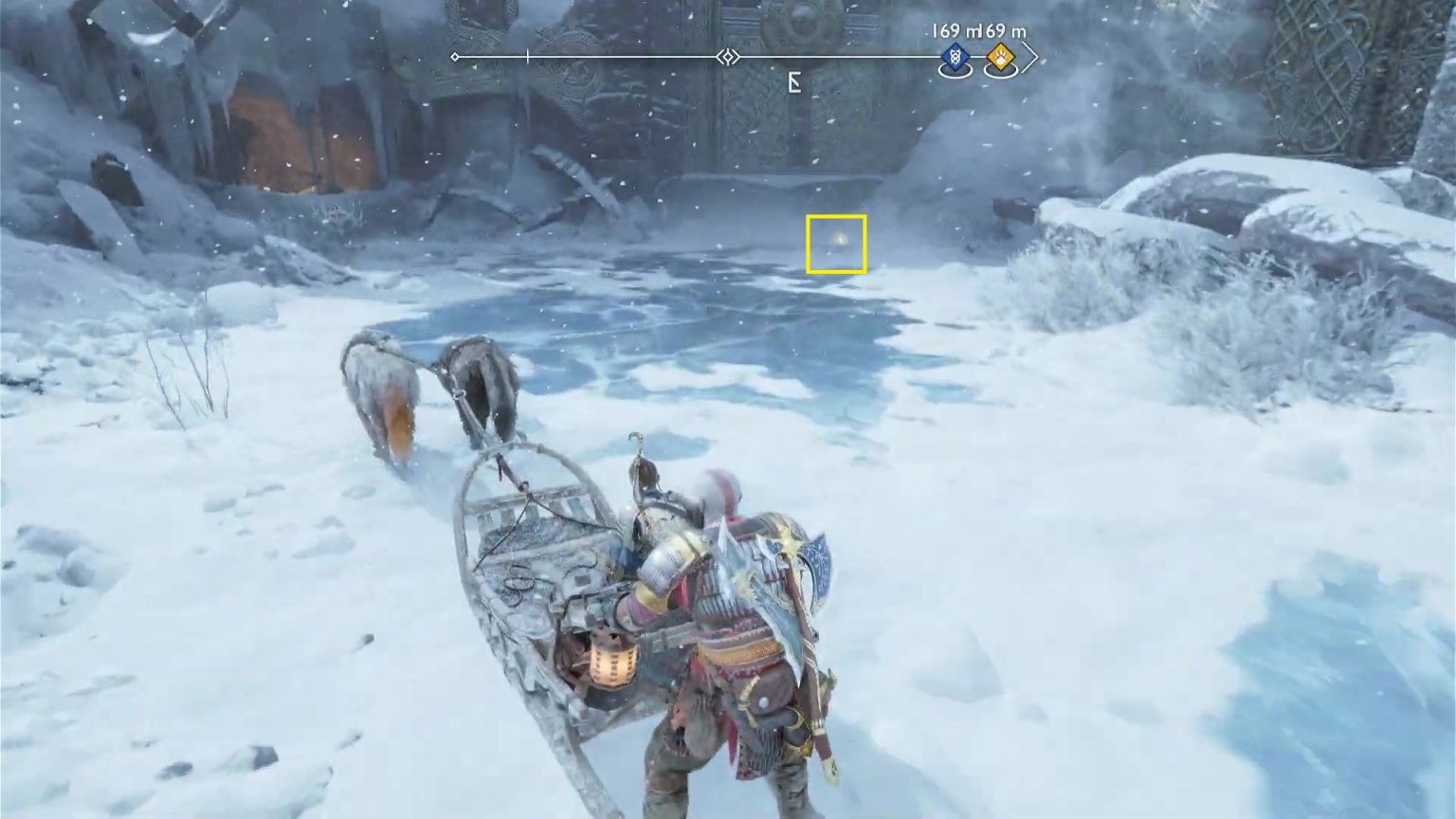Click the blue quest diamond marker
Viewport: 1456px width, 819px height.
[x=955, y=57]
